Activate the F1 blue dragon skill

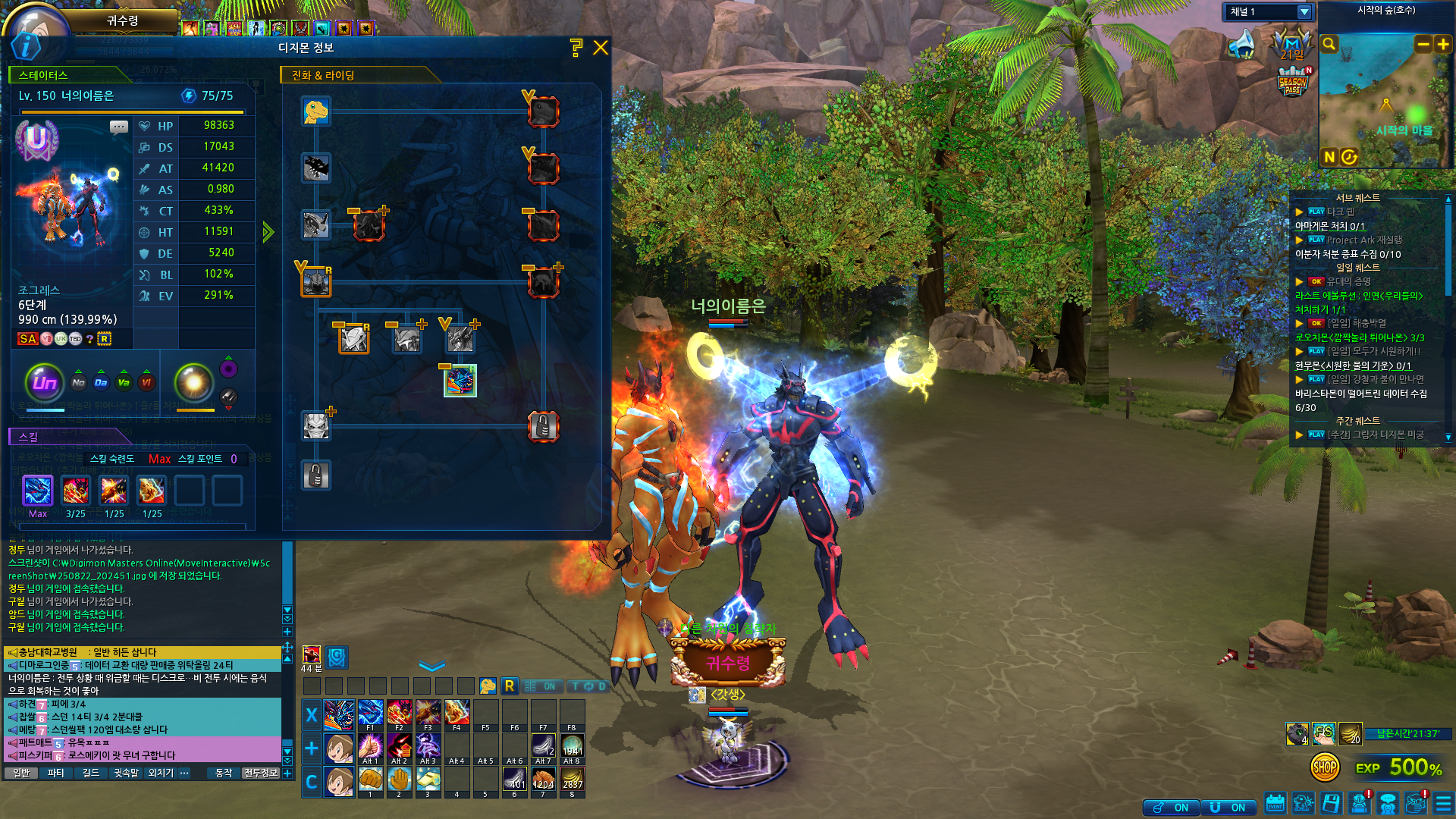[x=370, y=714]
